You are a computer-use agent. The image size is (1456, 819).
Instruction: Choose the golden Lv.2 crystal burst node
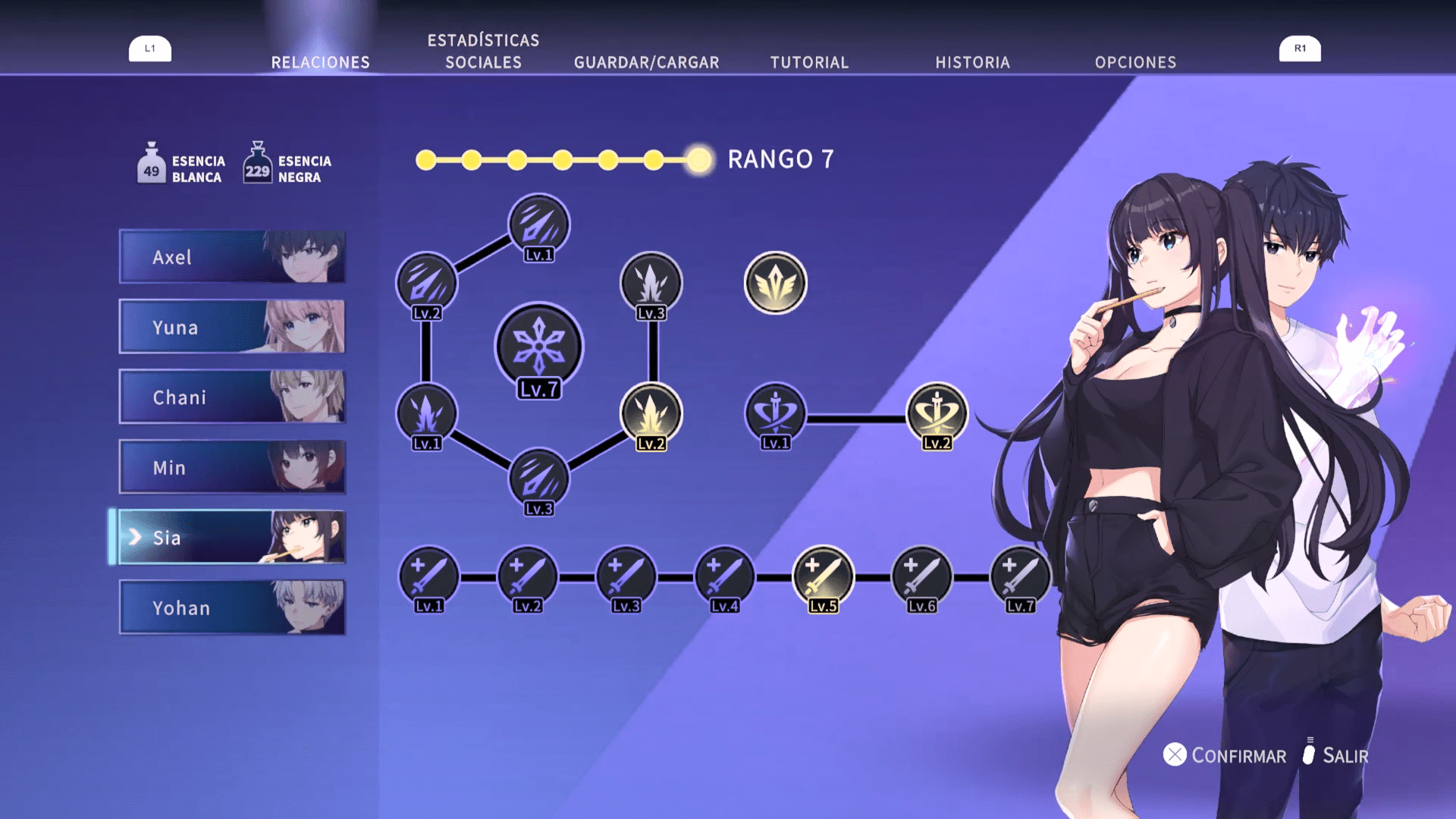click(651, 413)
